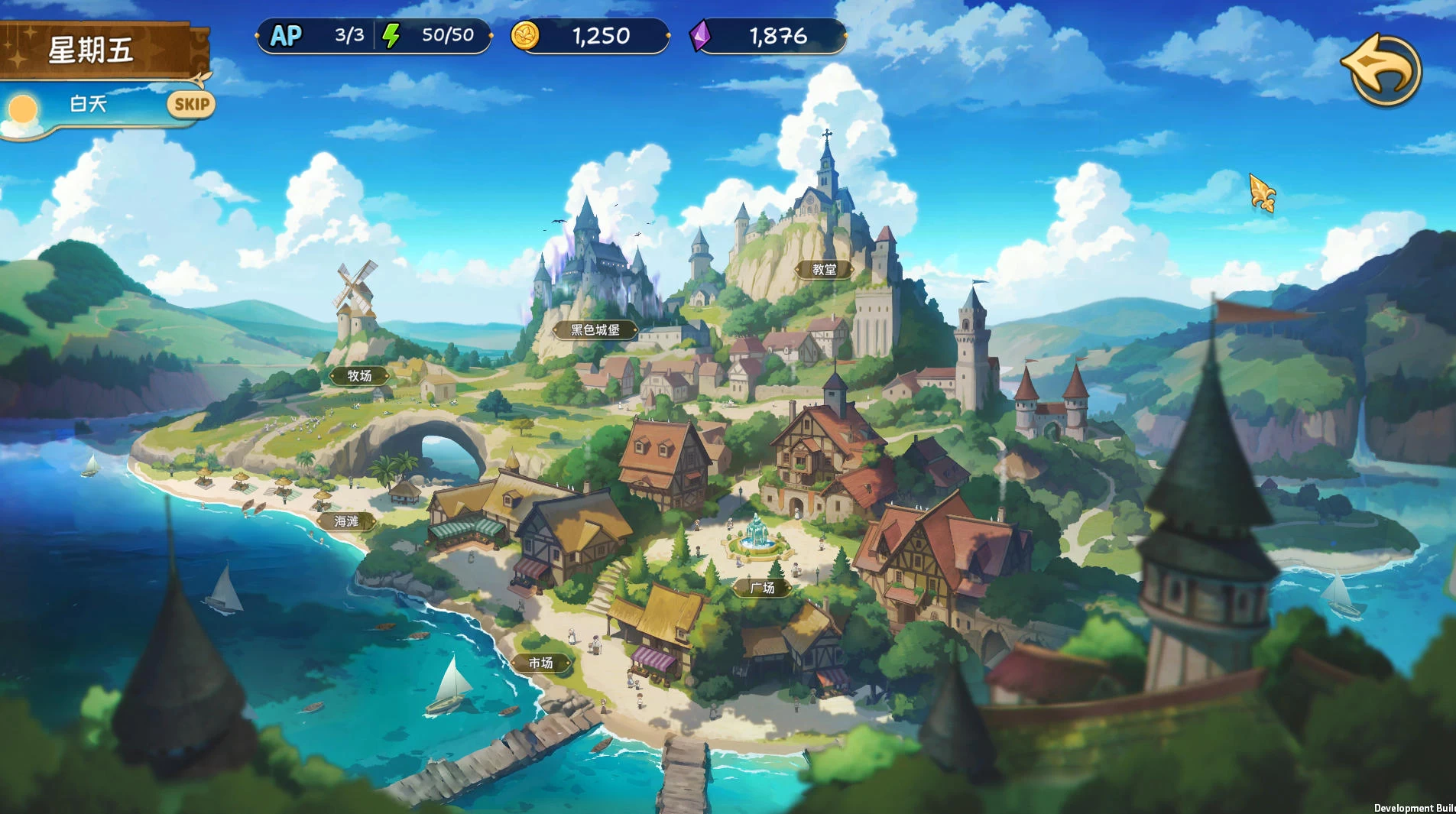Click the 1,876 gem amount display
The image size is (1456, 814).
(x=778, y=35)
